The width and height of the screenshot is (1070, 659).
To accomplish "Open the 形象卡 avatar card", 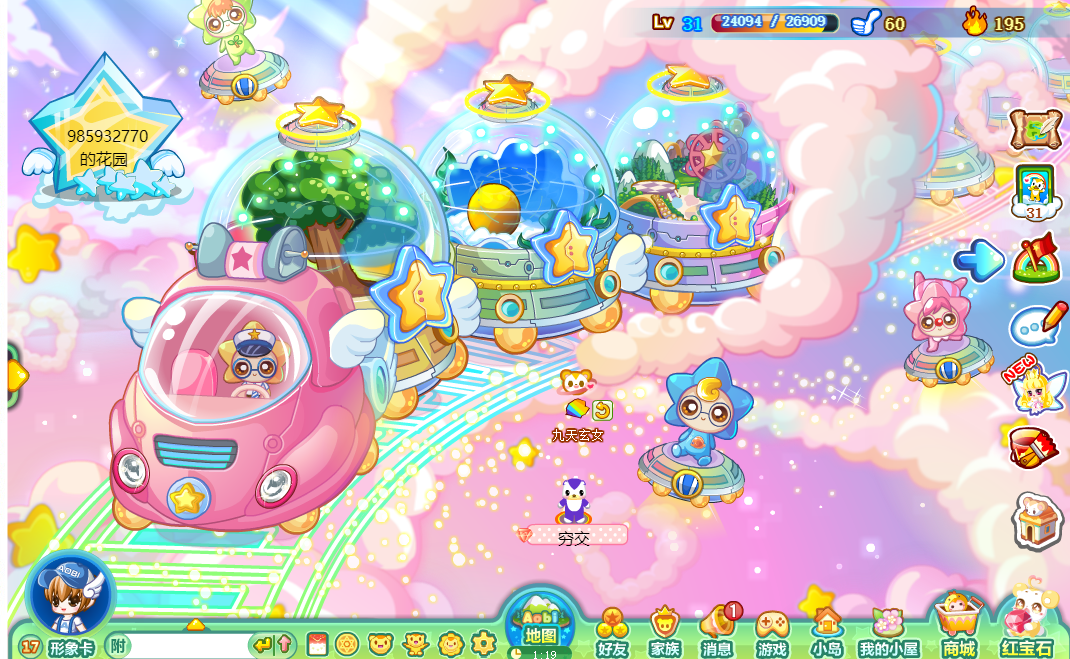I will tap(70, 648).
